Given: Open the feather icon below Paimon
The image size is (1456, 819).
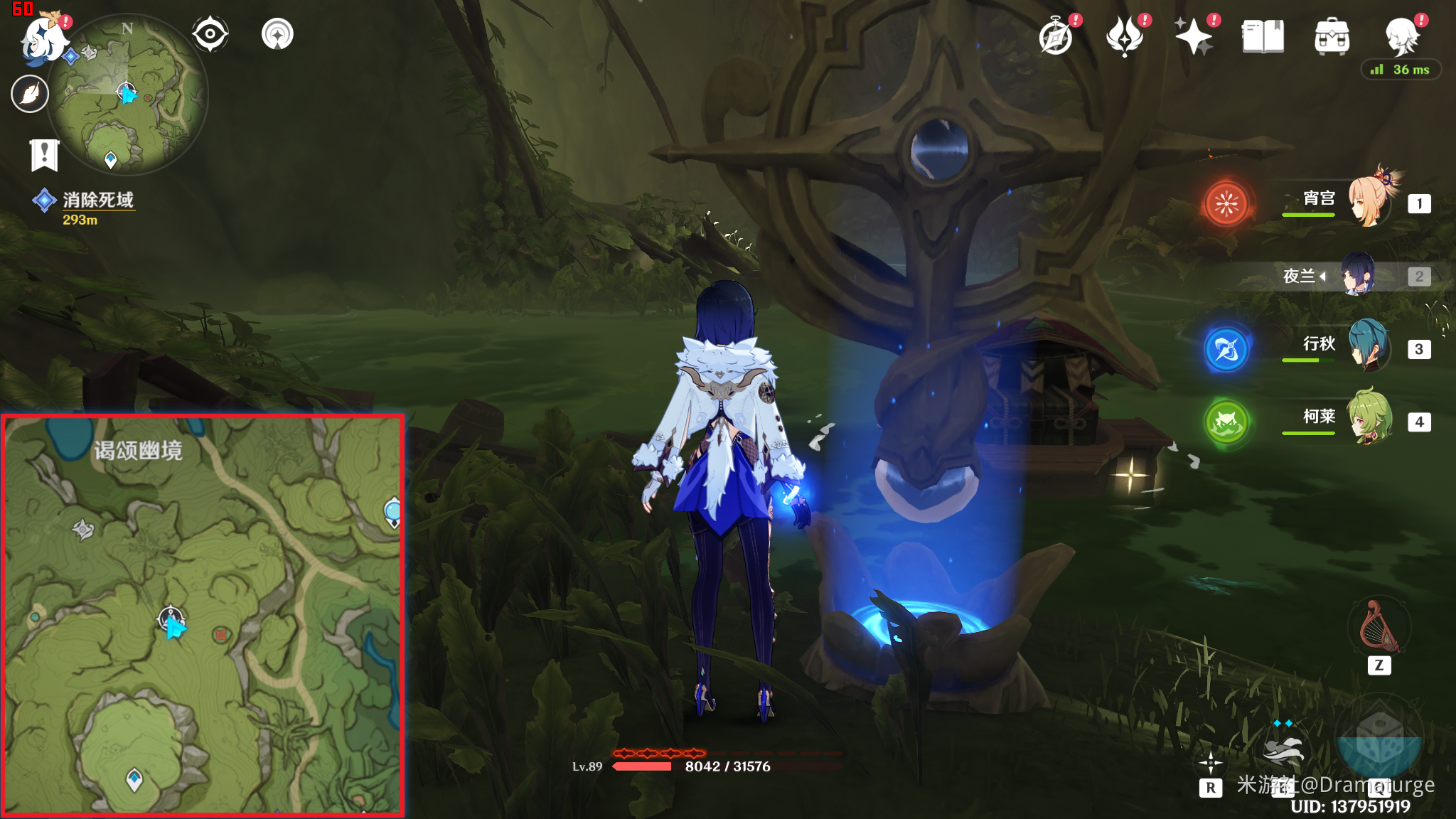Looking at the screenshot, I should click(x=30, y=94).
